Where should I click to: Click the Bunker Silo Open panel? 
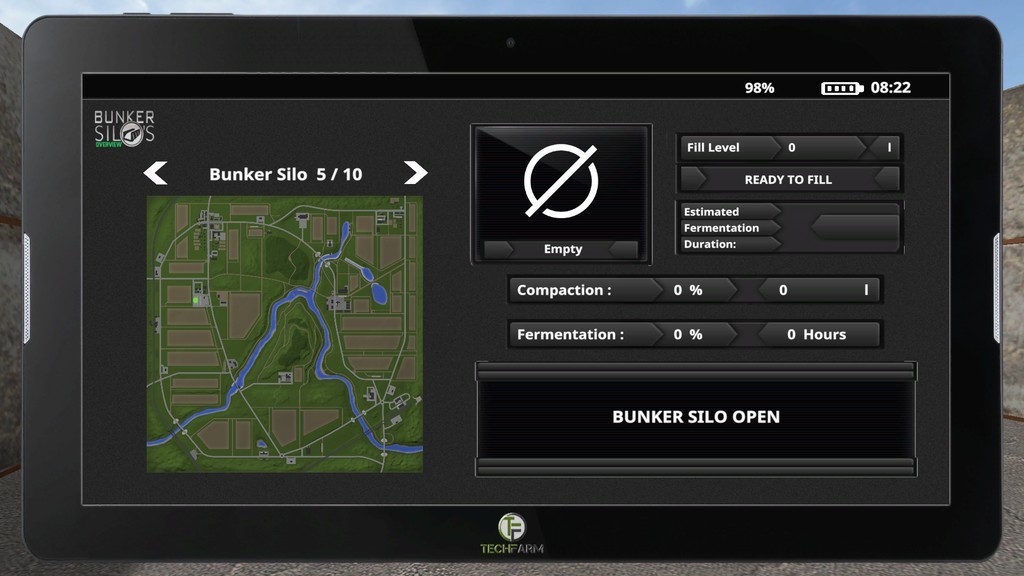pyautogui.click(x=695, y=418)
